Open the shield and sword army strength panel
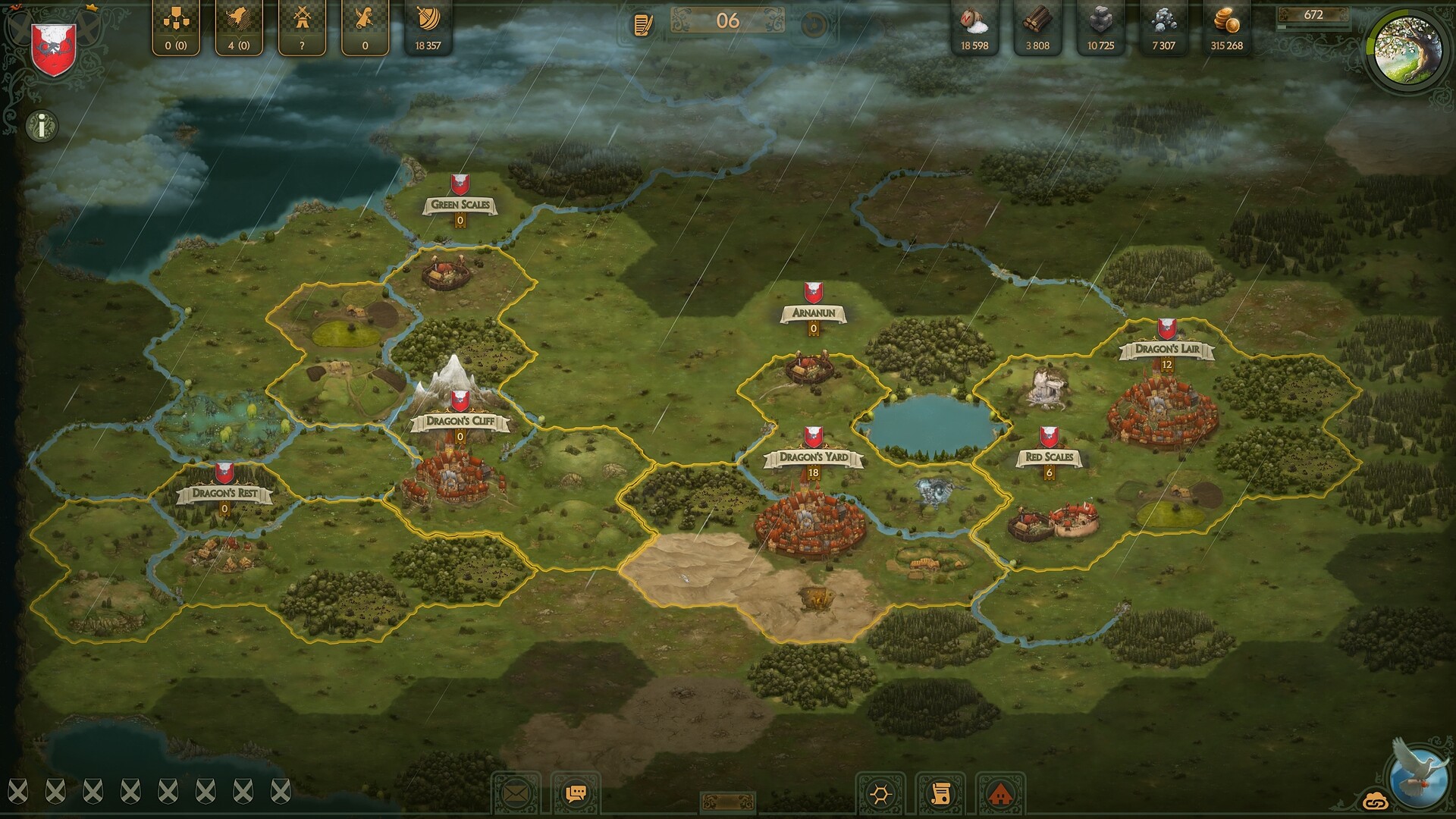This screenshot has height=819, width=1456. (x=426, y=23)
